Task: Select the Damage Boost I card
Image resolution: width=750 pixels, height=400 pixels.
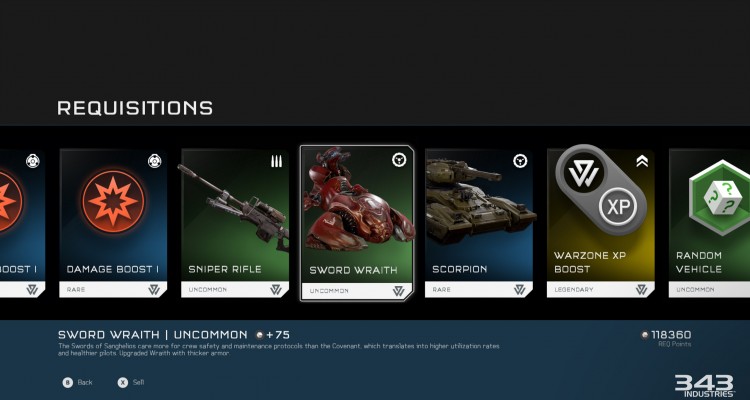Action: point(113,222)
